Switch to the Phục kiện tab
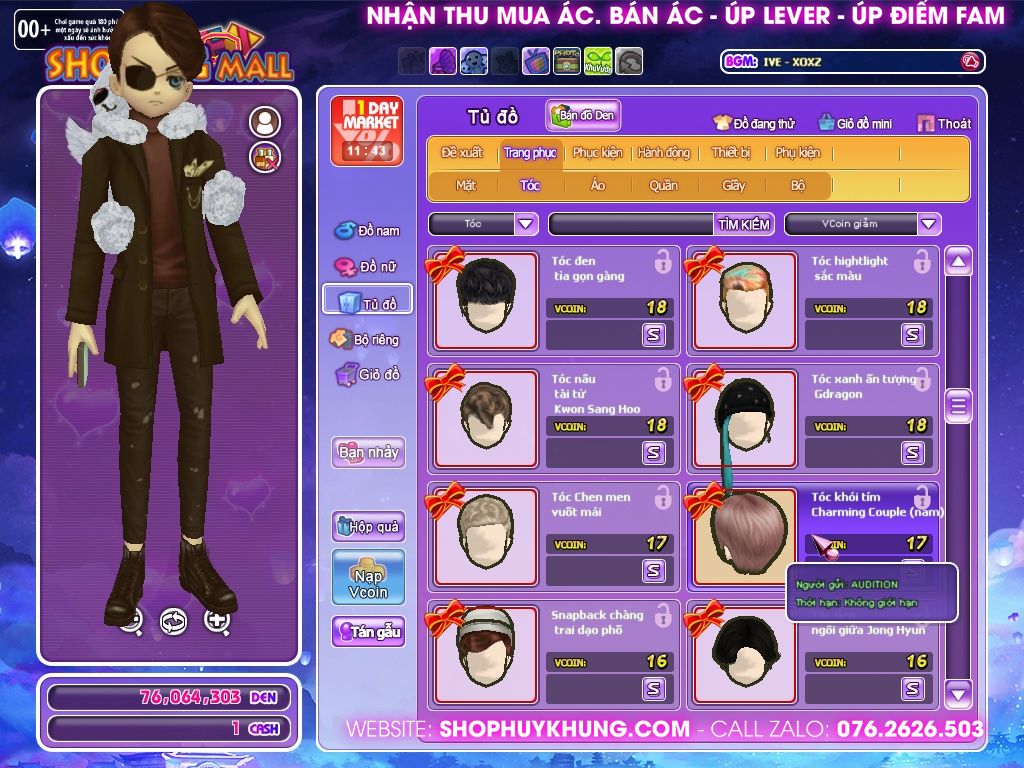 click(597, 153)
